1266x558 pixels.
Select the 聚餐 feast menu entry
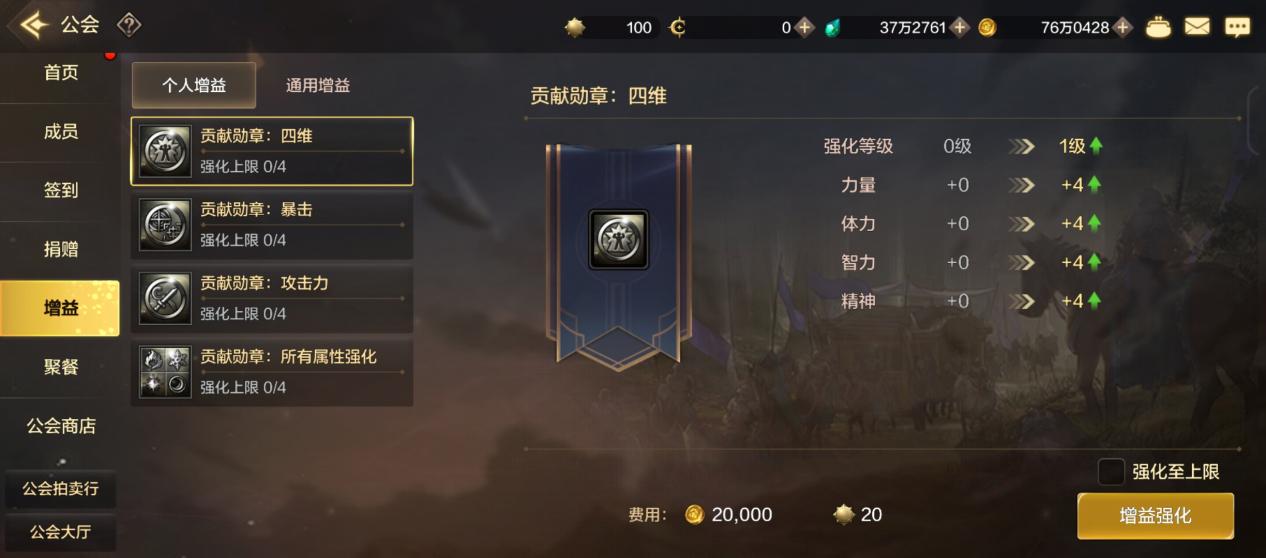tap(60, 367)
